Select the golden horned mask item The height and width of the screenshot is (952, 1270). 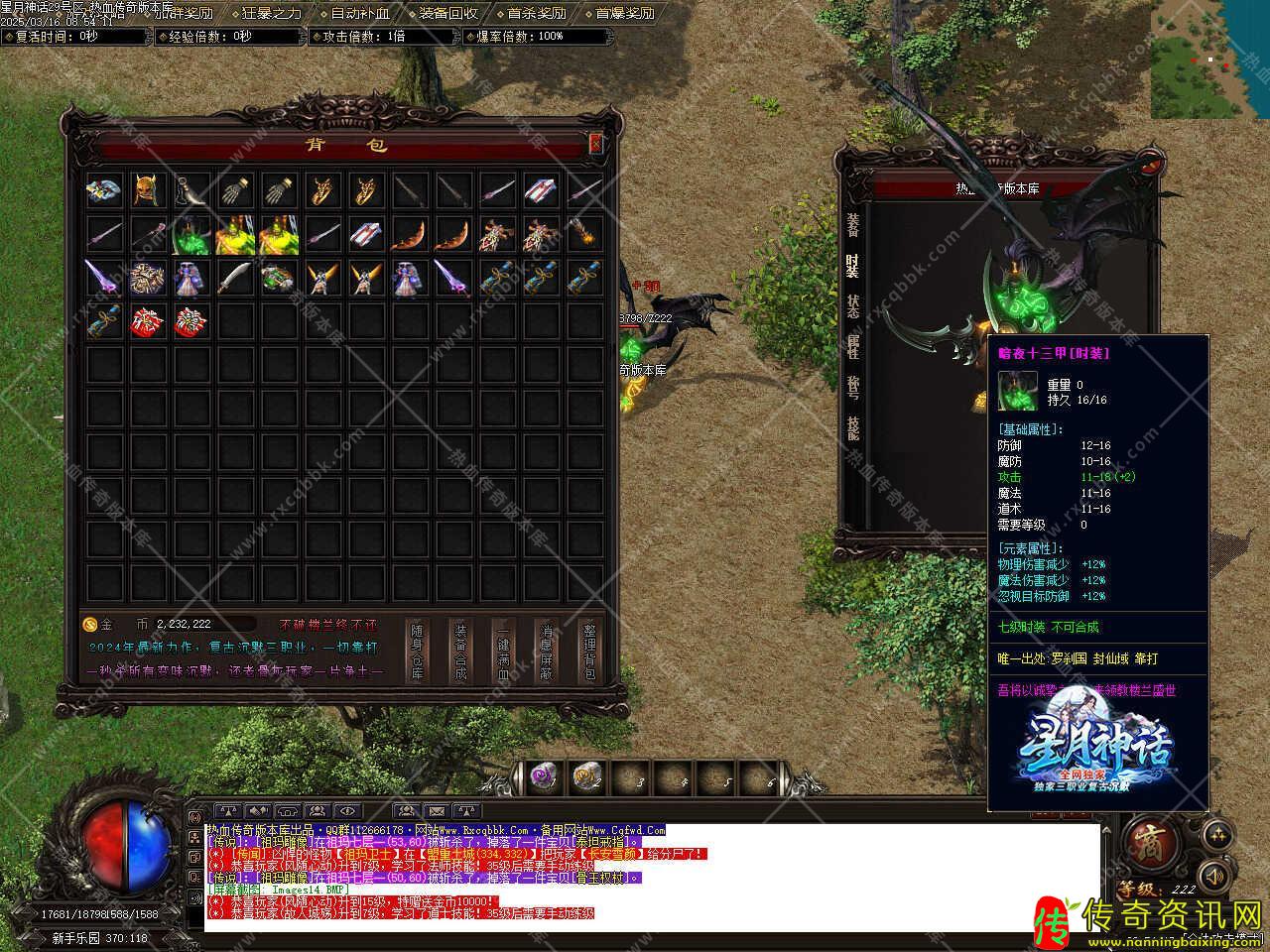point(147,190)
